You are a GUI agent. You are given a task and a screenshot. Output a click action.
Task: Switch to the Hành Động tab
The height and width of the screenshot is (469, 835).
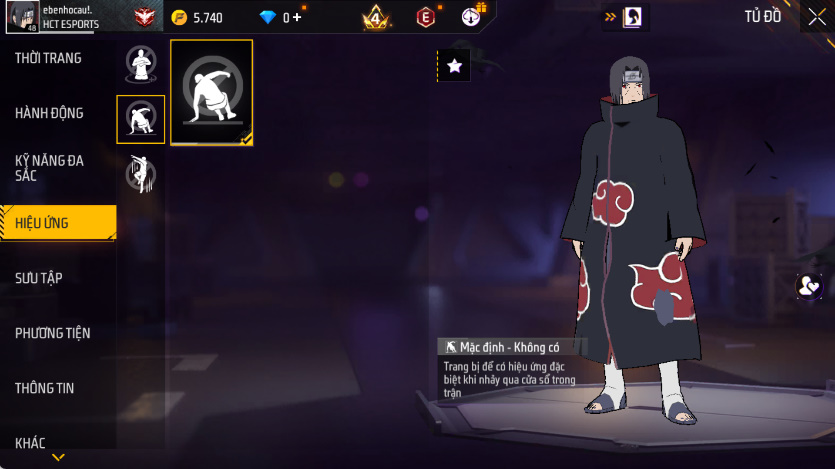pyautogui.click(x=50, y=114)
